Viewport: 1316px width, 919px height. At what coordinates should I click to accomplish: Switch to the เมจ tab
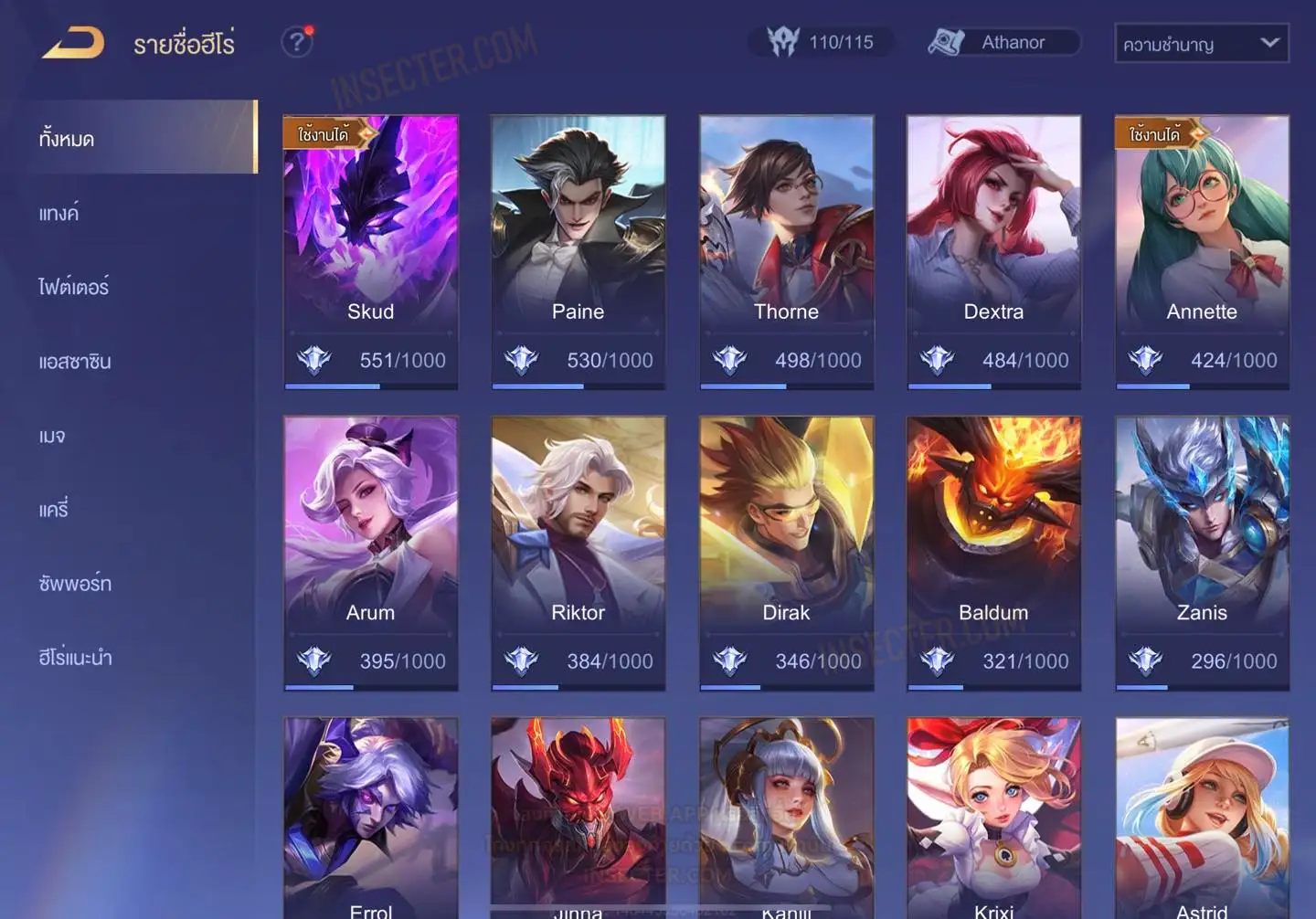click(x=52, y=436)
